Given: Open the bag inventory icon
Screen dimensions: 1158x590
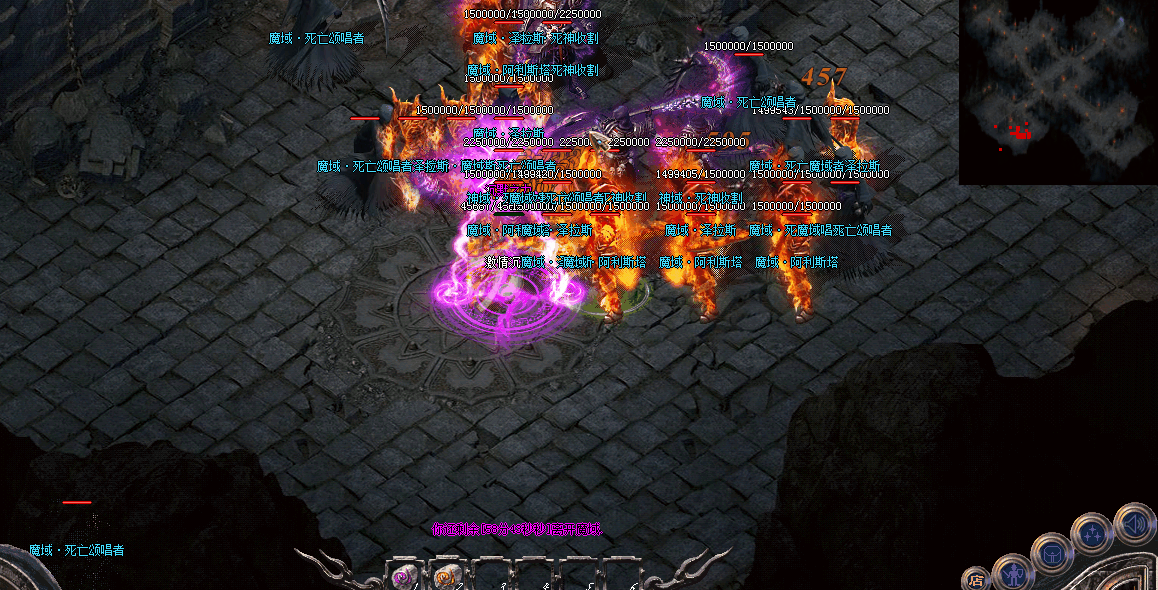Looking at the screenshot, I should click(1052, 553).
